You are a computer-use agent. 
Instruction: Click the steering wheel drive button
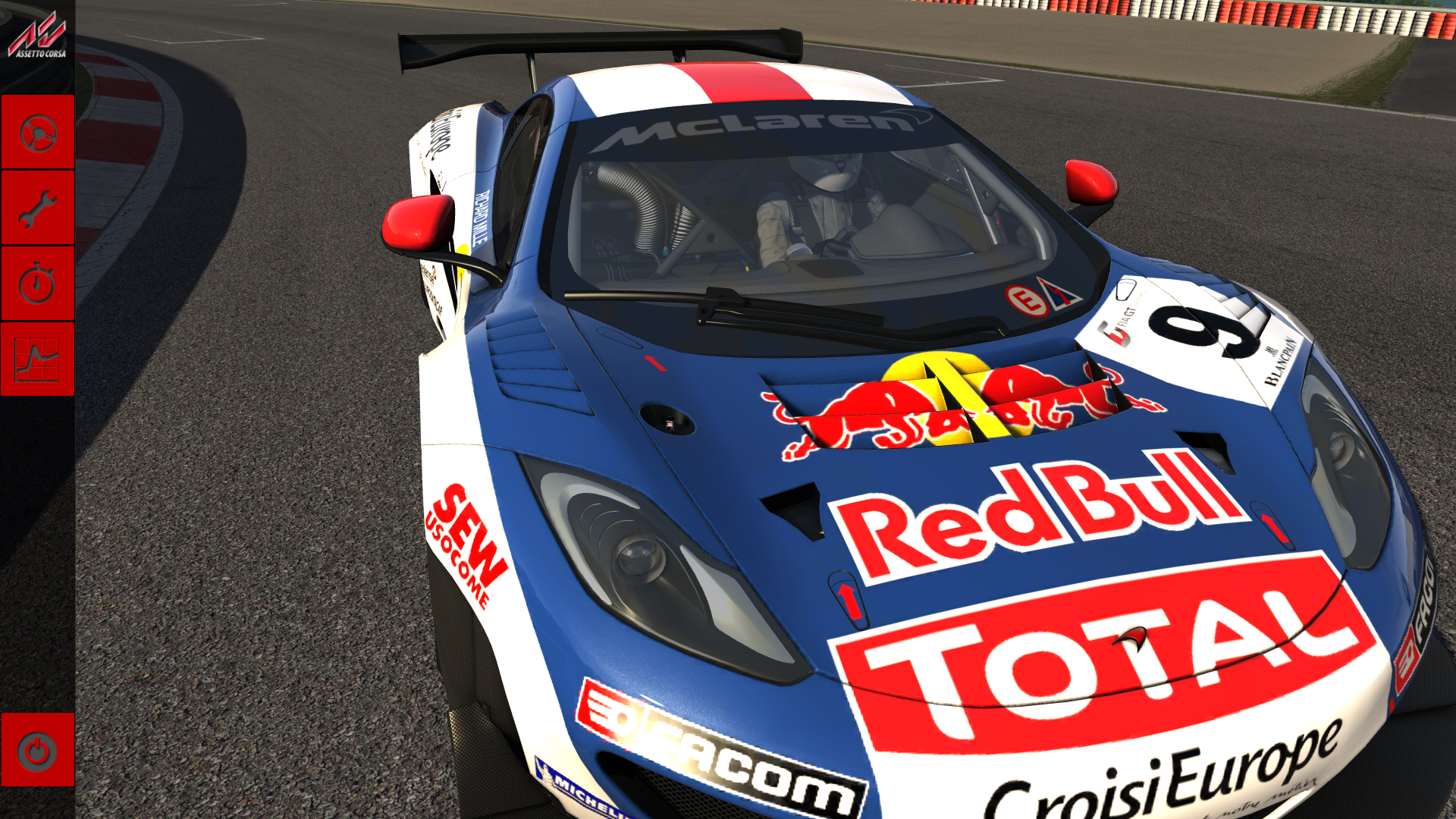37,133
